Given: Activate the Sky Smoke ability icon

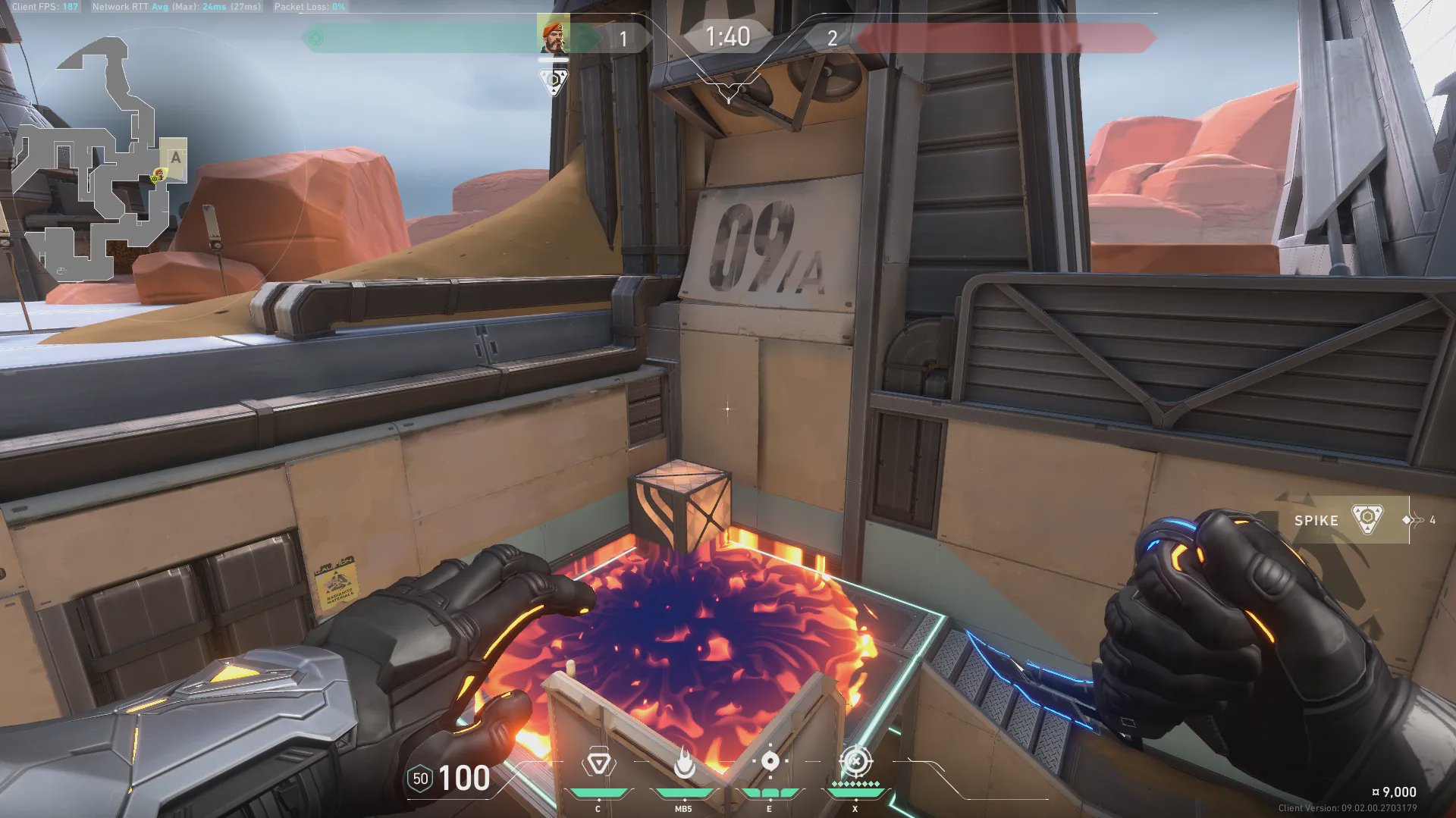Looking at the screenshot, I should pos(770,762).
